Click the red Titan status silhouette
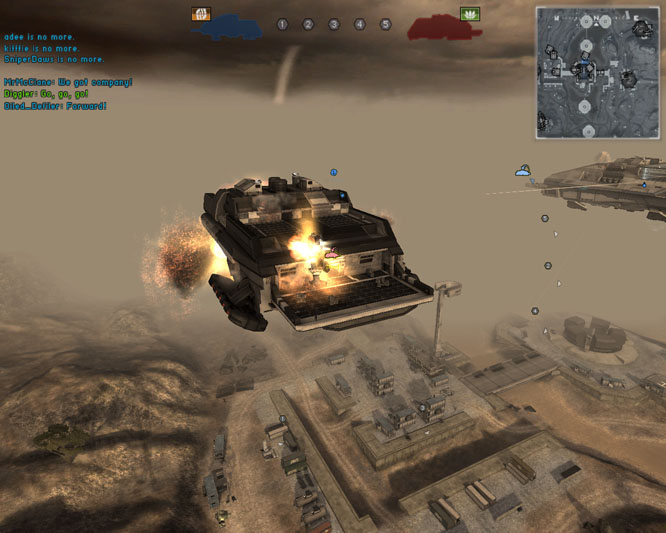Image resolution: width=666 pixels, height=533 pixels. click(x=438, y=28)
